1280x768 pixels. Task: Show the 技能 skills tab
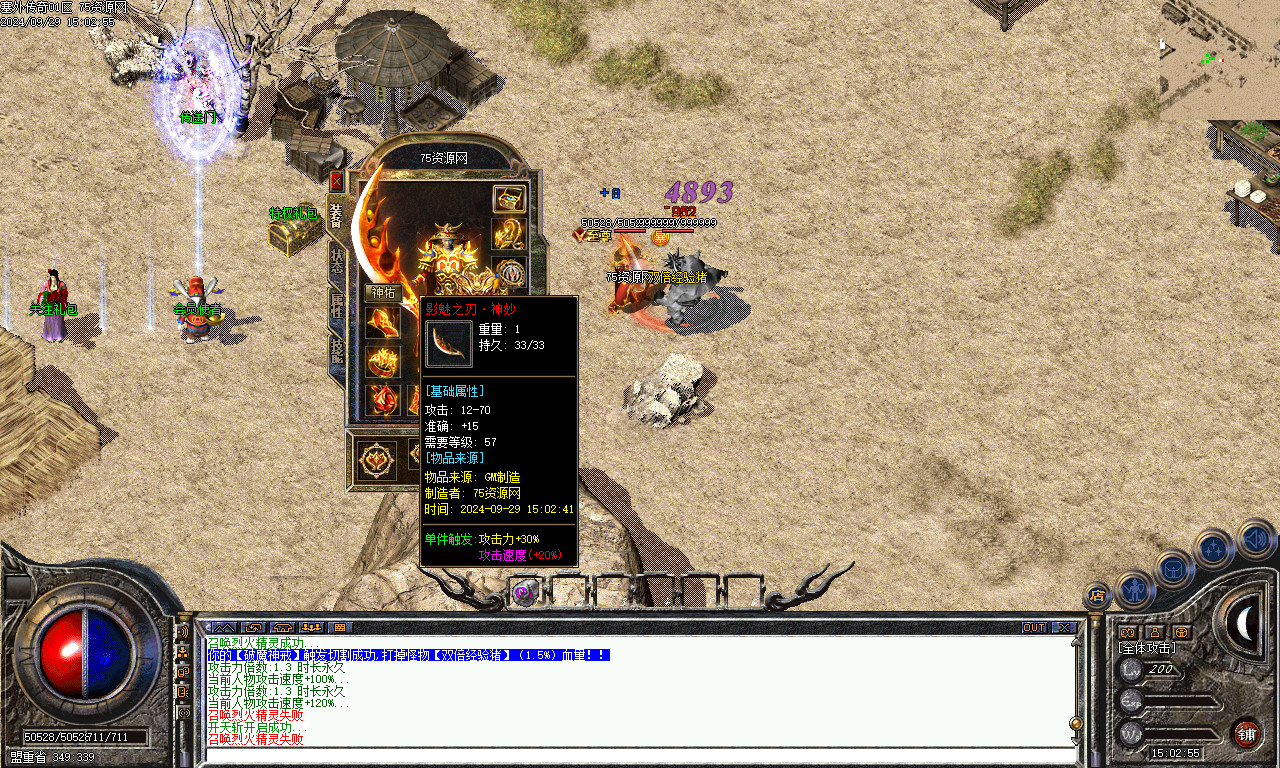coord(338,350)
